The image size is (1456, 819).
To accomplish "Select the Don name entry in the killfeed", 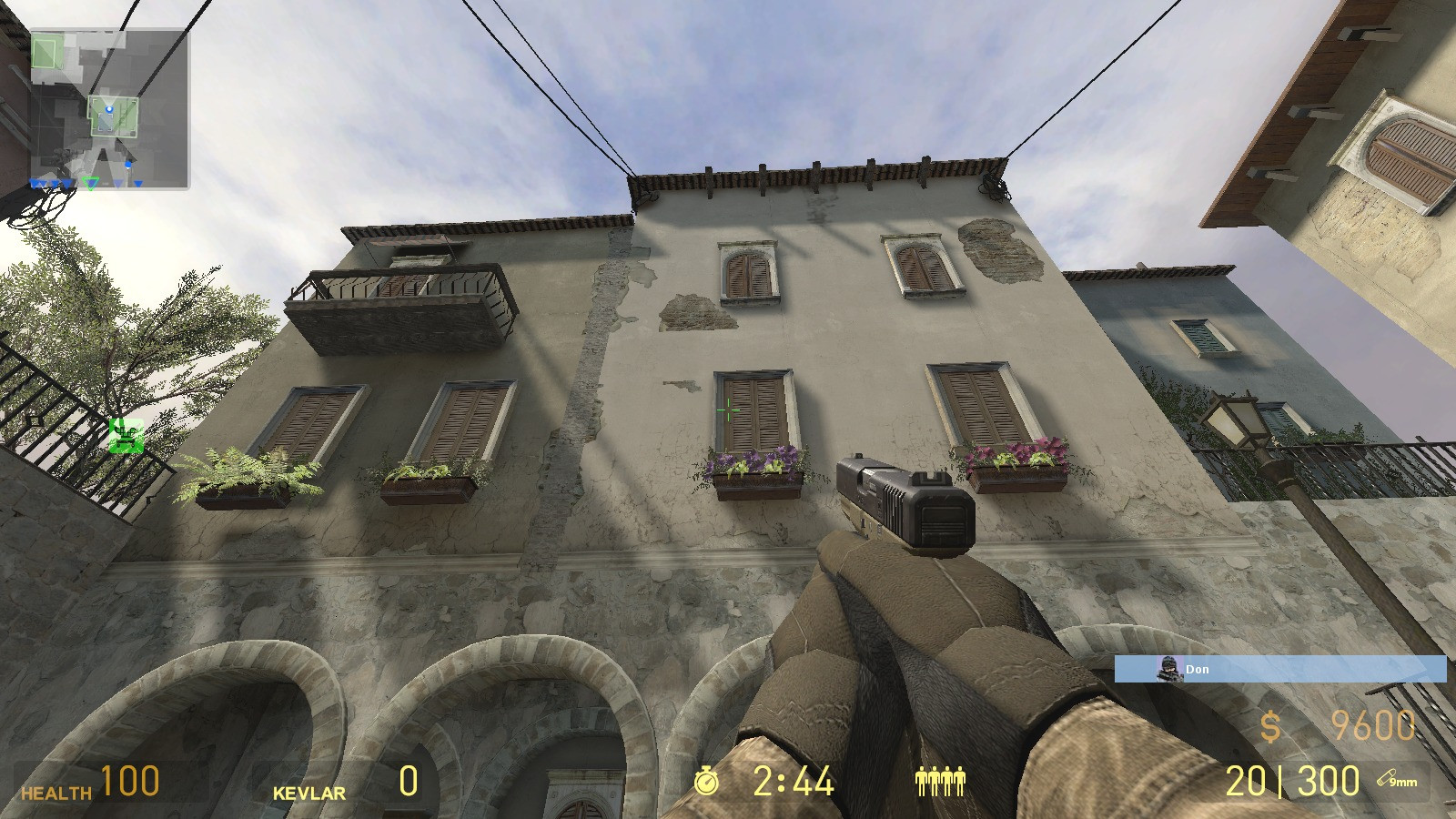I will [1198, 670].
